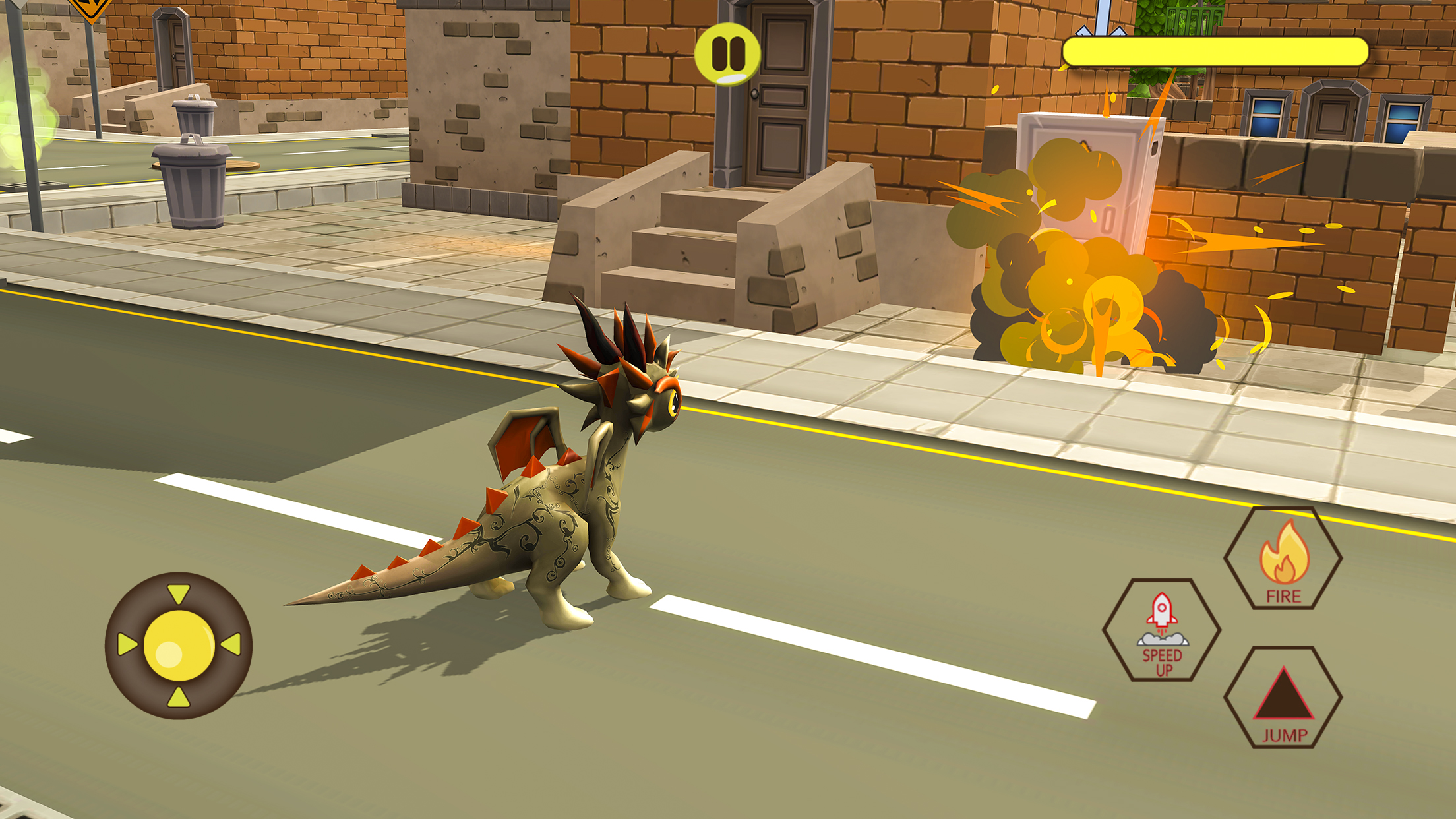
Task: Click the joystick's up arrow
Action: (x=178, y=593)
